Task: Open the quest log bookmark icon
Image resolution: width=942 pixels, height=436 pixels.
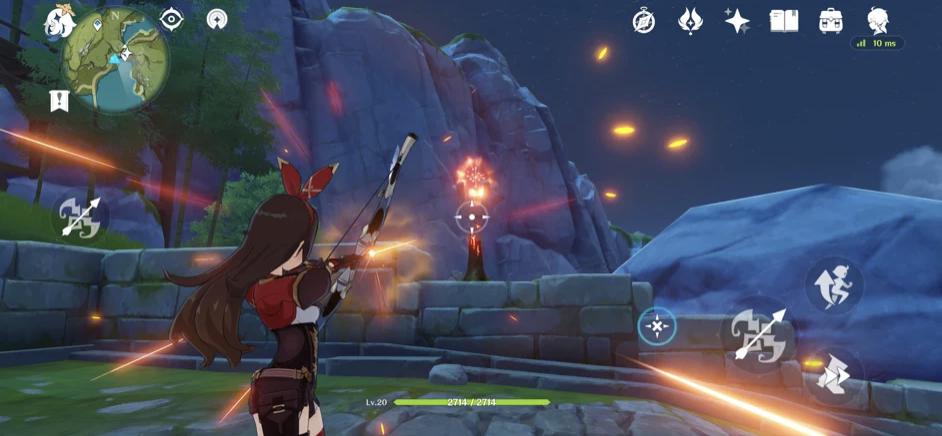Action: [x=59, y=100]
